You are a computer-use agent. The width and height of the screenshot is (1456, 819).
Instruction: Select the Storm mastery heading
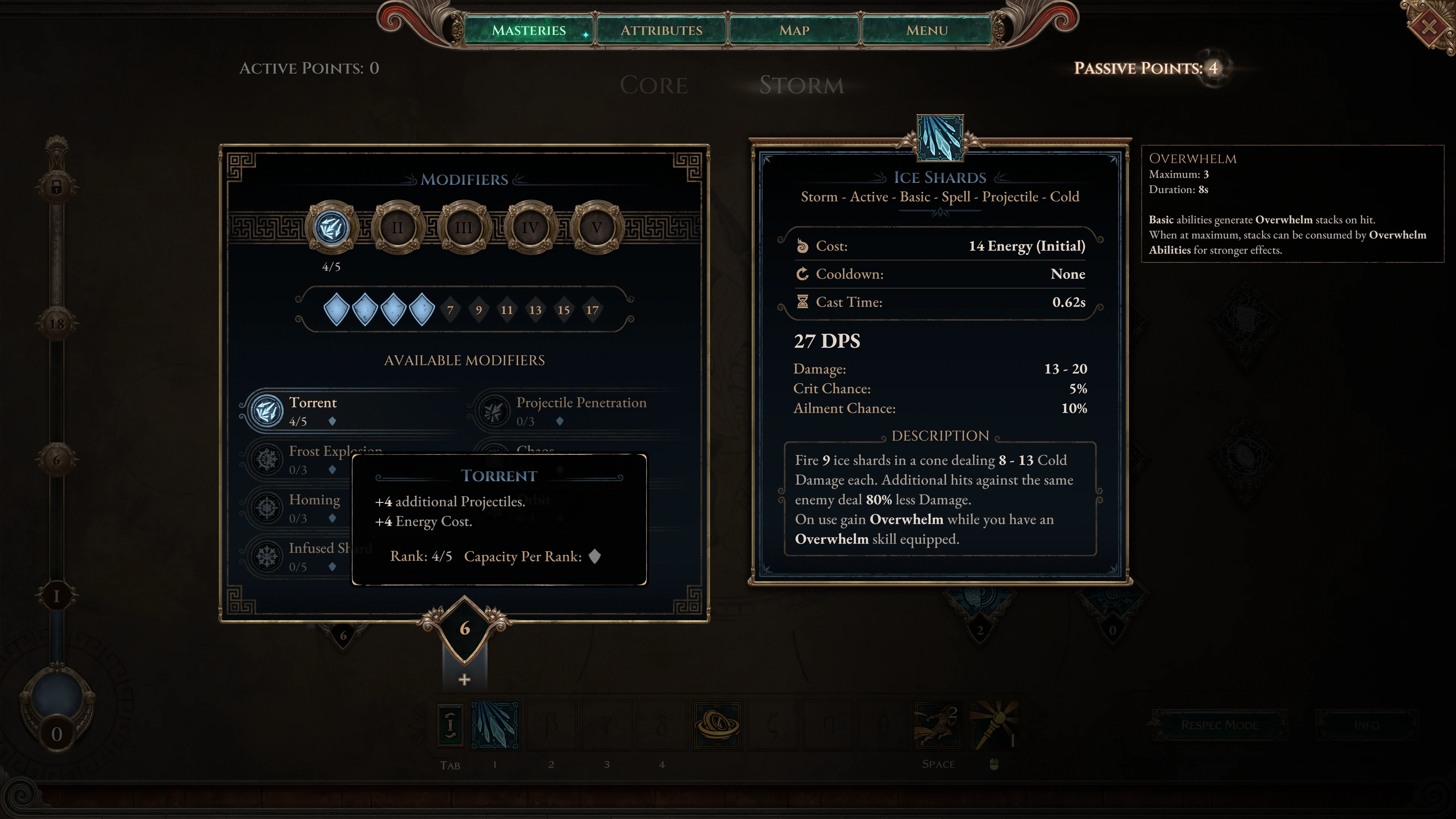pyautogui.click(x=802, y=85)
